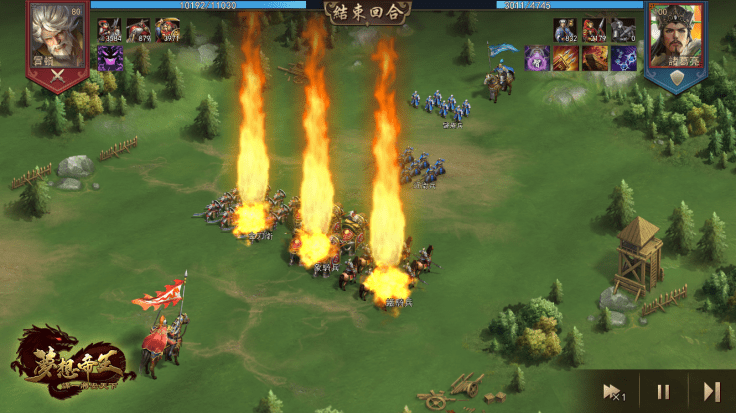Activate the purple swirl skill icon
The width and height of the screenshot is (736, 413).
click(x=537, y=58)
